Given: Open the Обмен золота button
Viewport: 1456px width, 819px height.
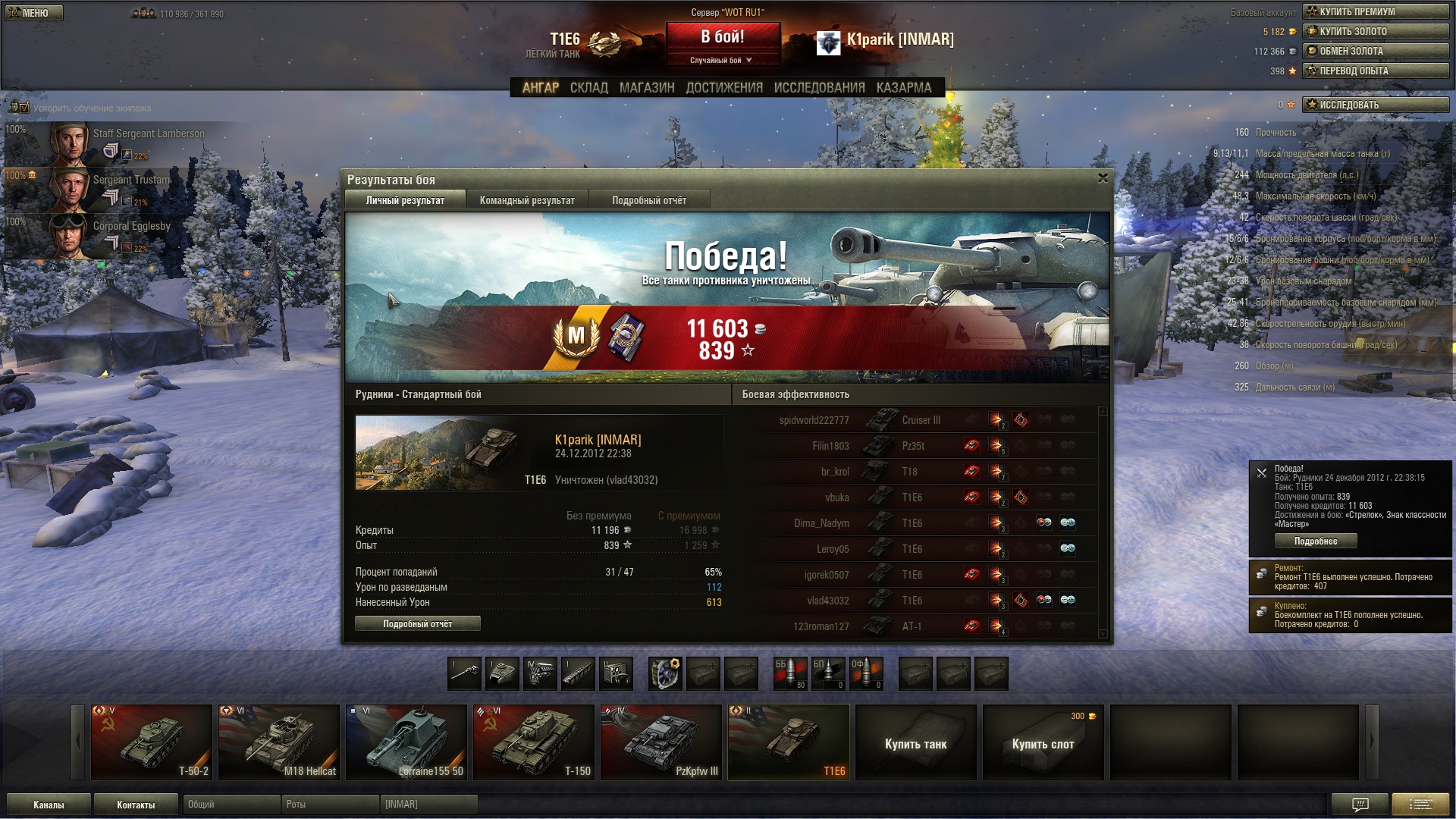Looking at the screenshot, I should [1375, 51].
